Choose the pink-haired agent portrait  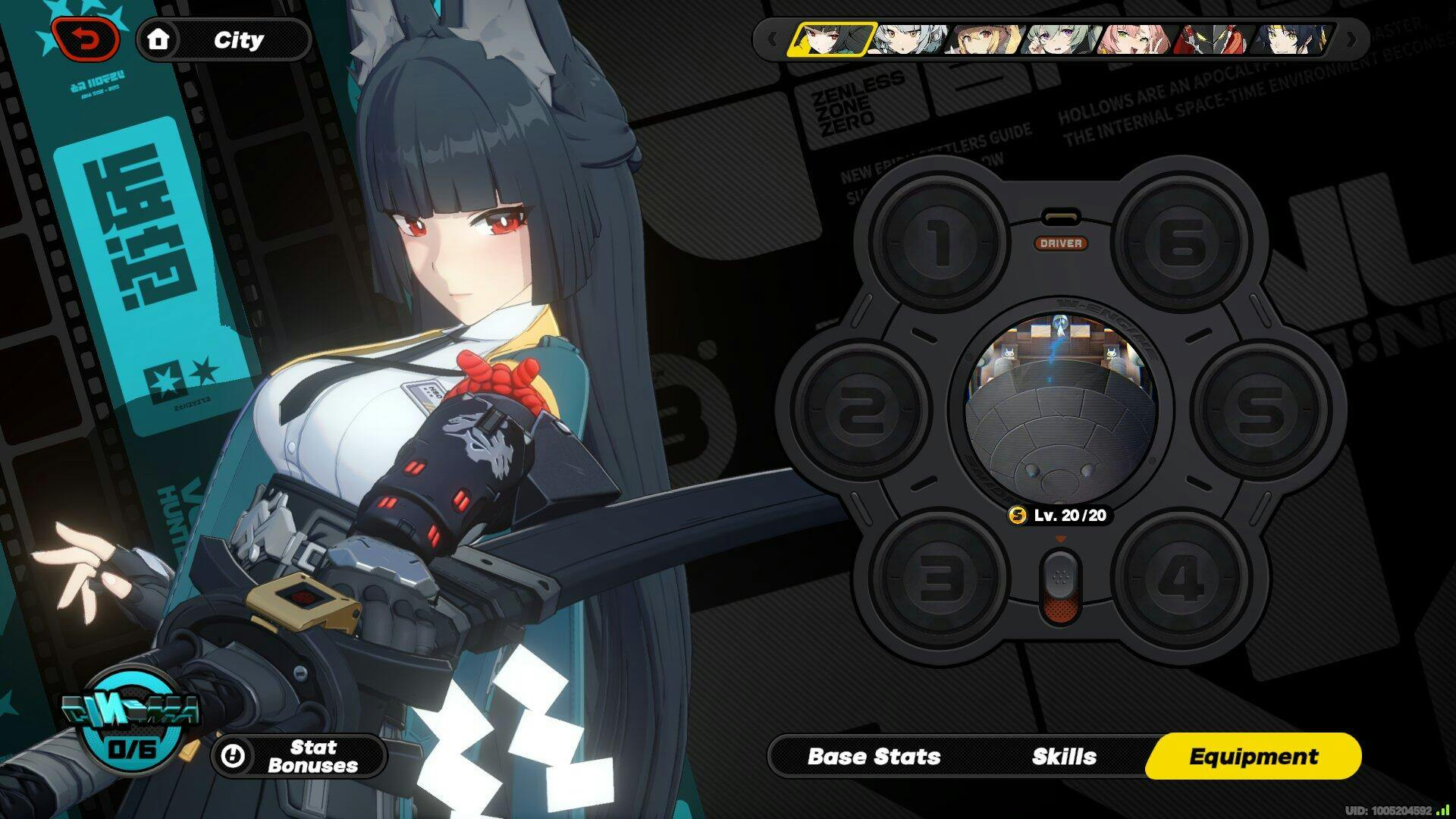point(1136,39)
